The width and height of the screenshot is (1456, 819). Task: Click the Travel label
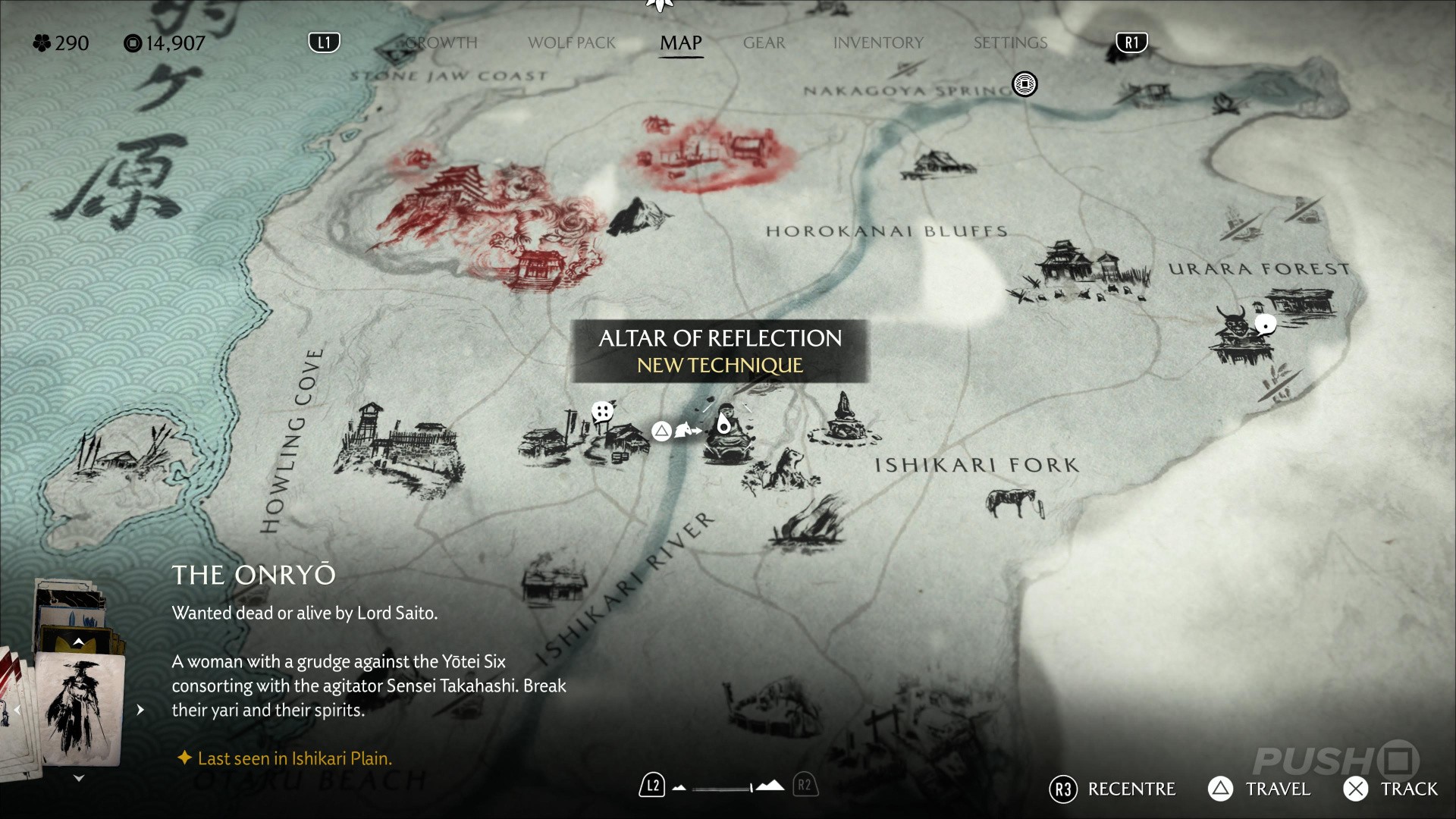(x=1277, y=789)
